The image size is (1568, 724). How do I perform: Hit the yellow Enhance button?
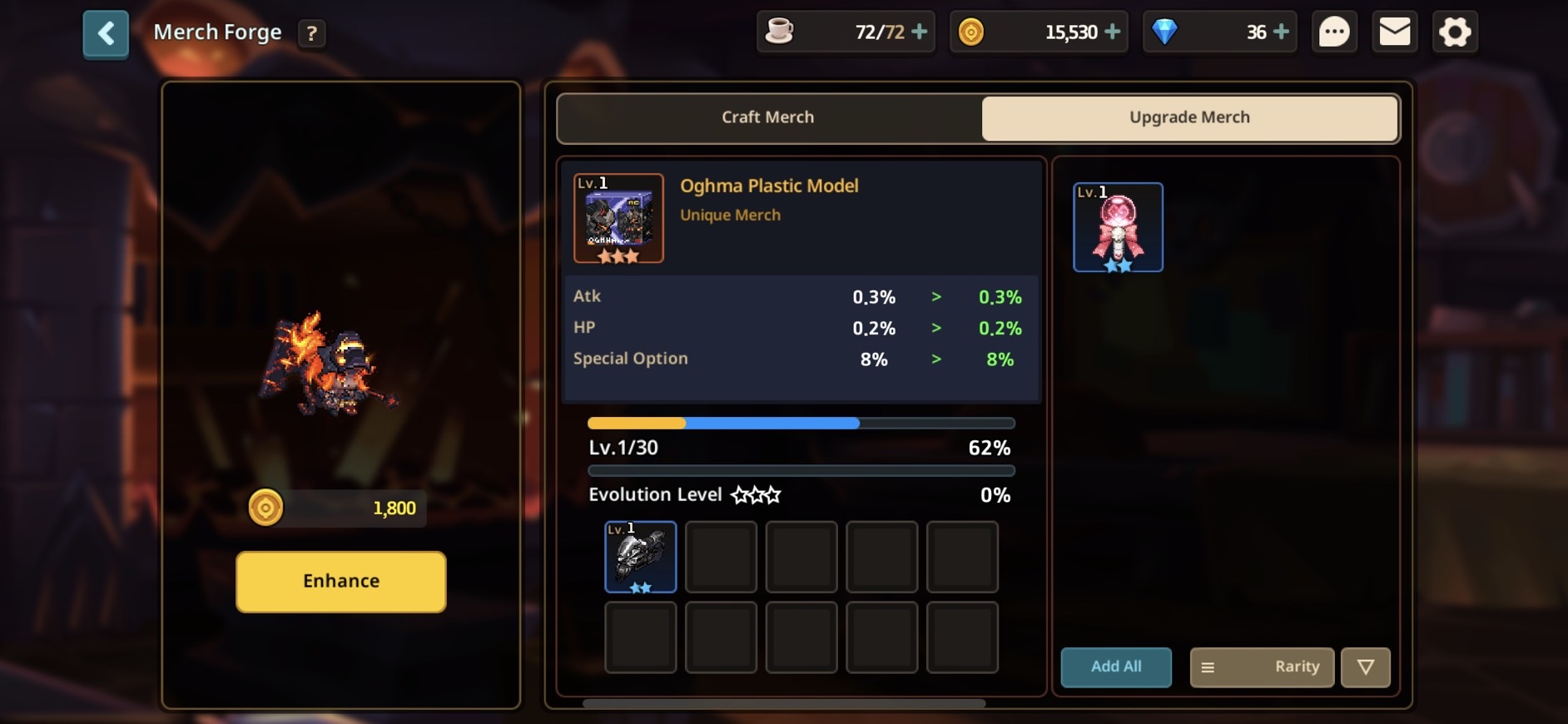click(340, 581)
